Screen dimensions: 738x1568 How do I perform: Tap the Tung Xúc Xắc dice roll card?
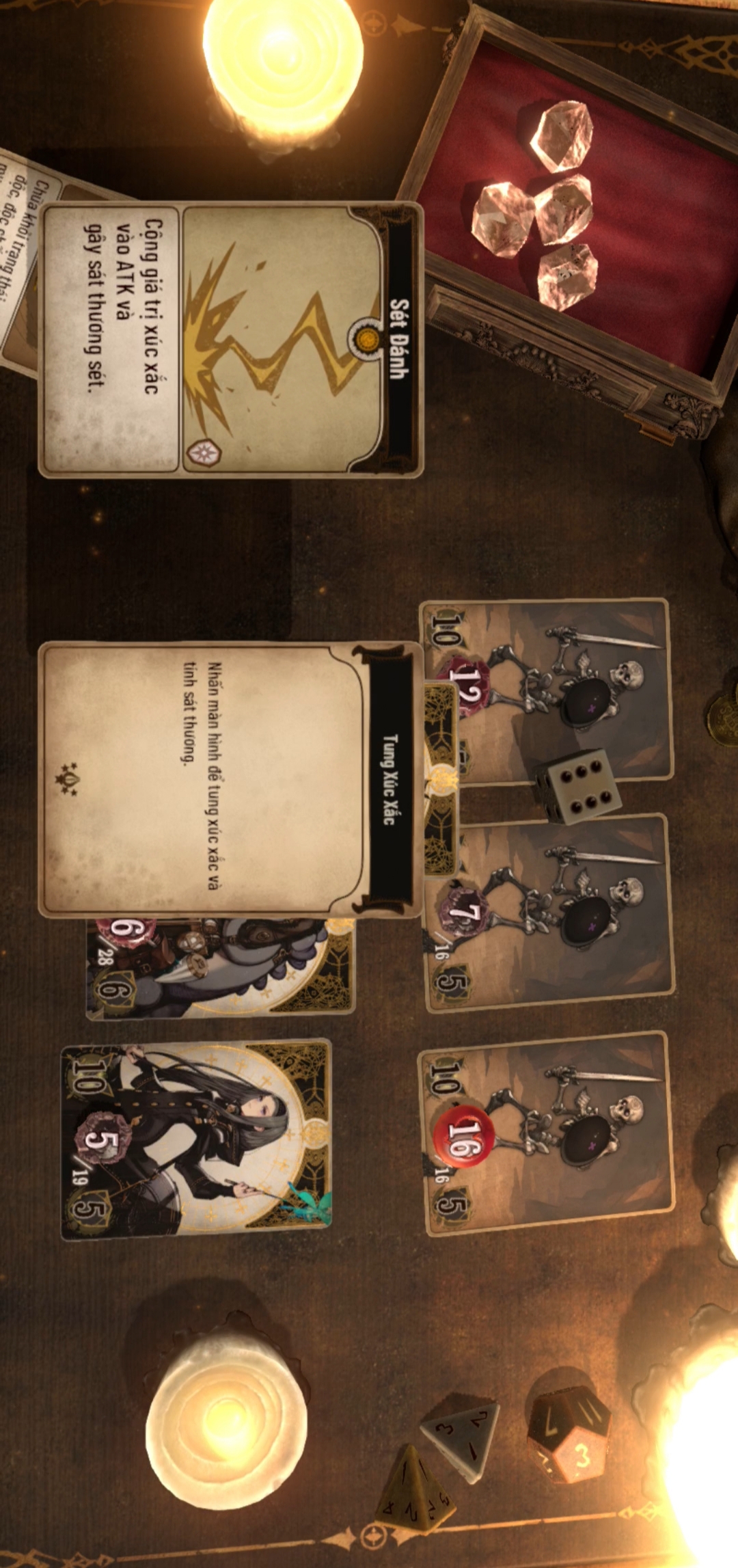229,779
